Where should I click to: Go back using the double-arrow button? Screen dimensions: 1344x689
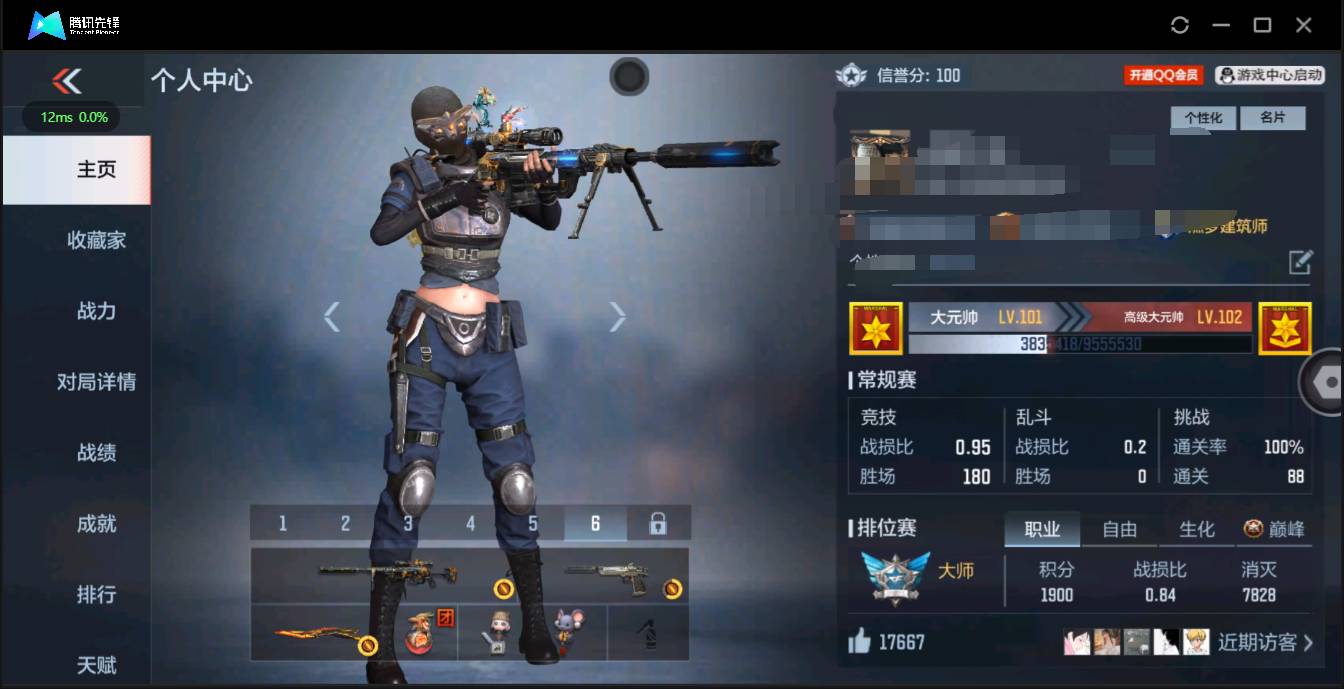coord(67,81)
